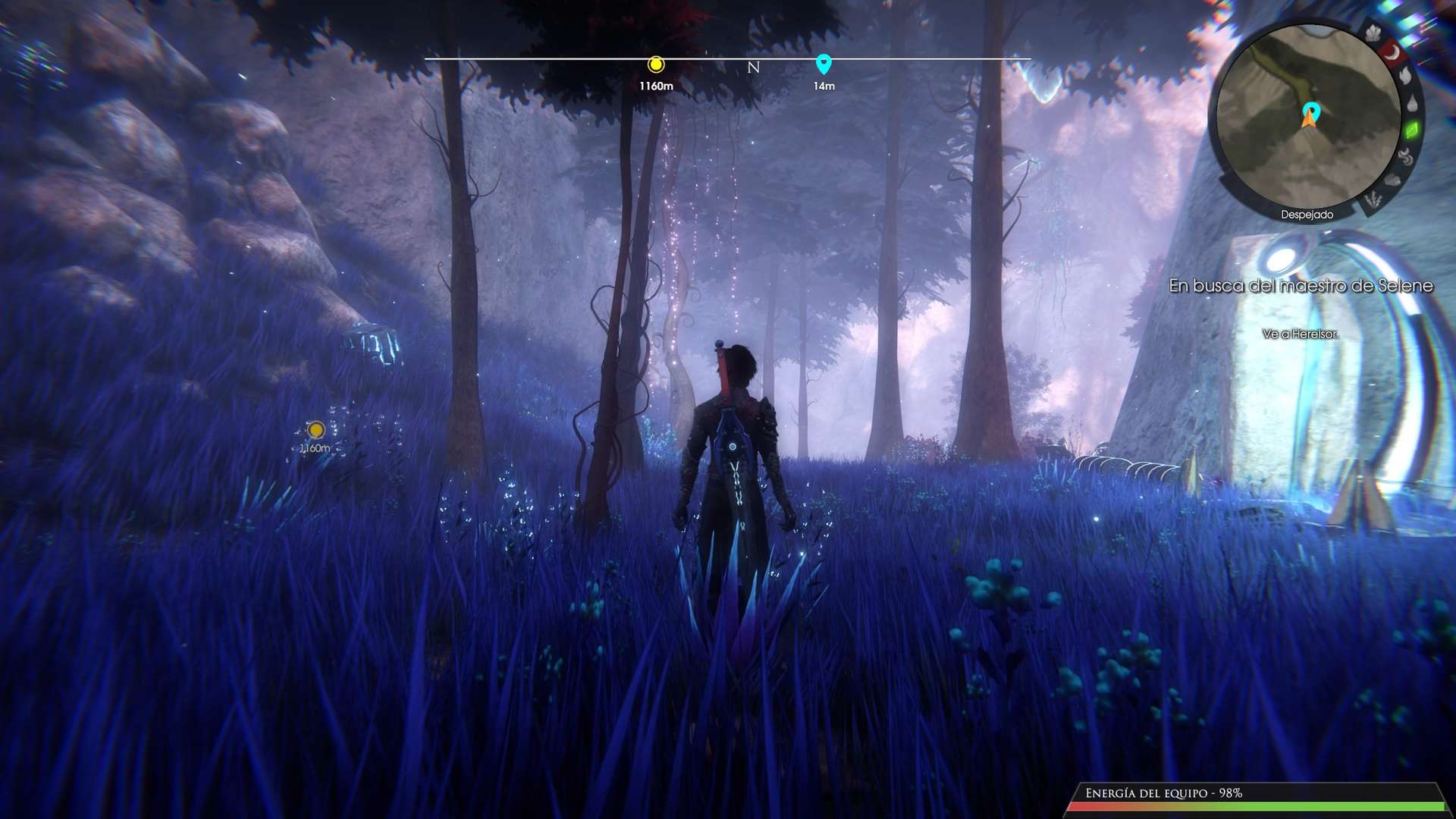Open the 'En busca del maestro de Selene' quest
This screenshot has width=1456, height=819.
1301,286
